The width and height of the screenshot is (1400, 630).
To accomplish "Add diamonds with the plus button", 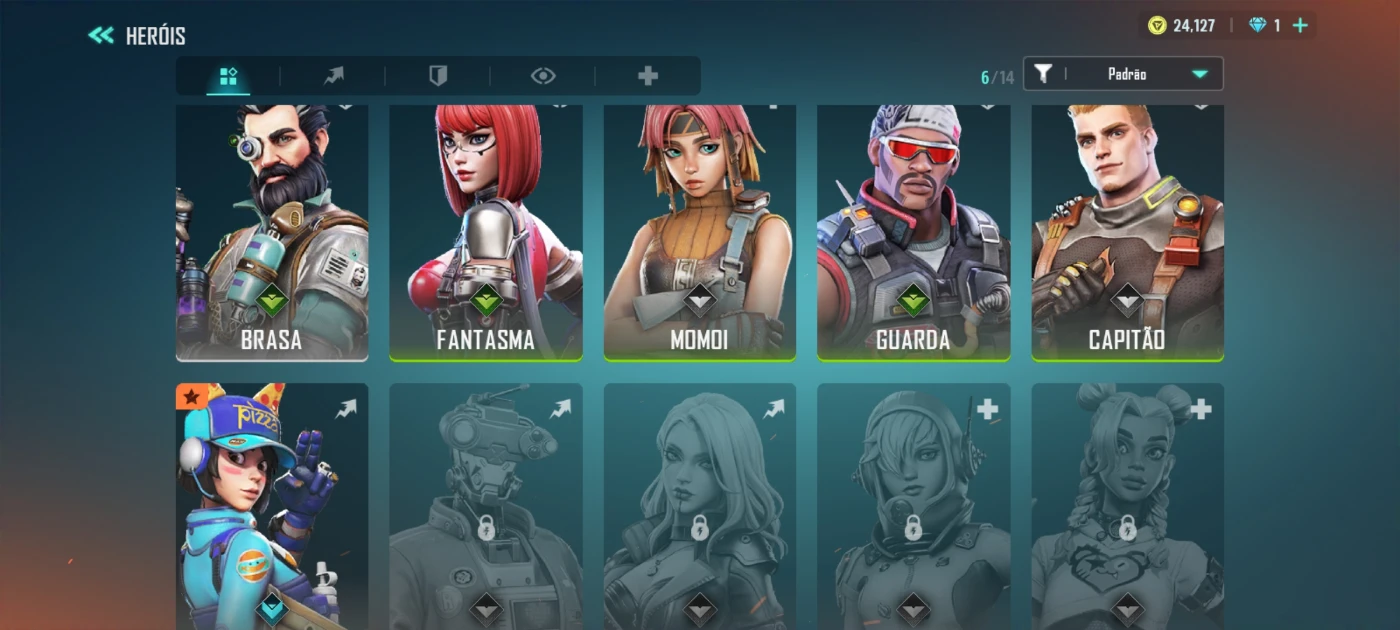I will [1300, 26].
